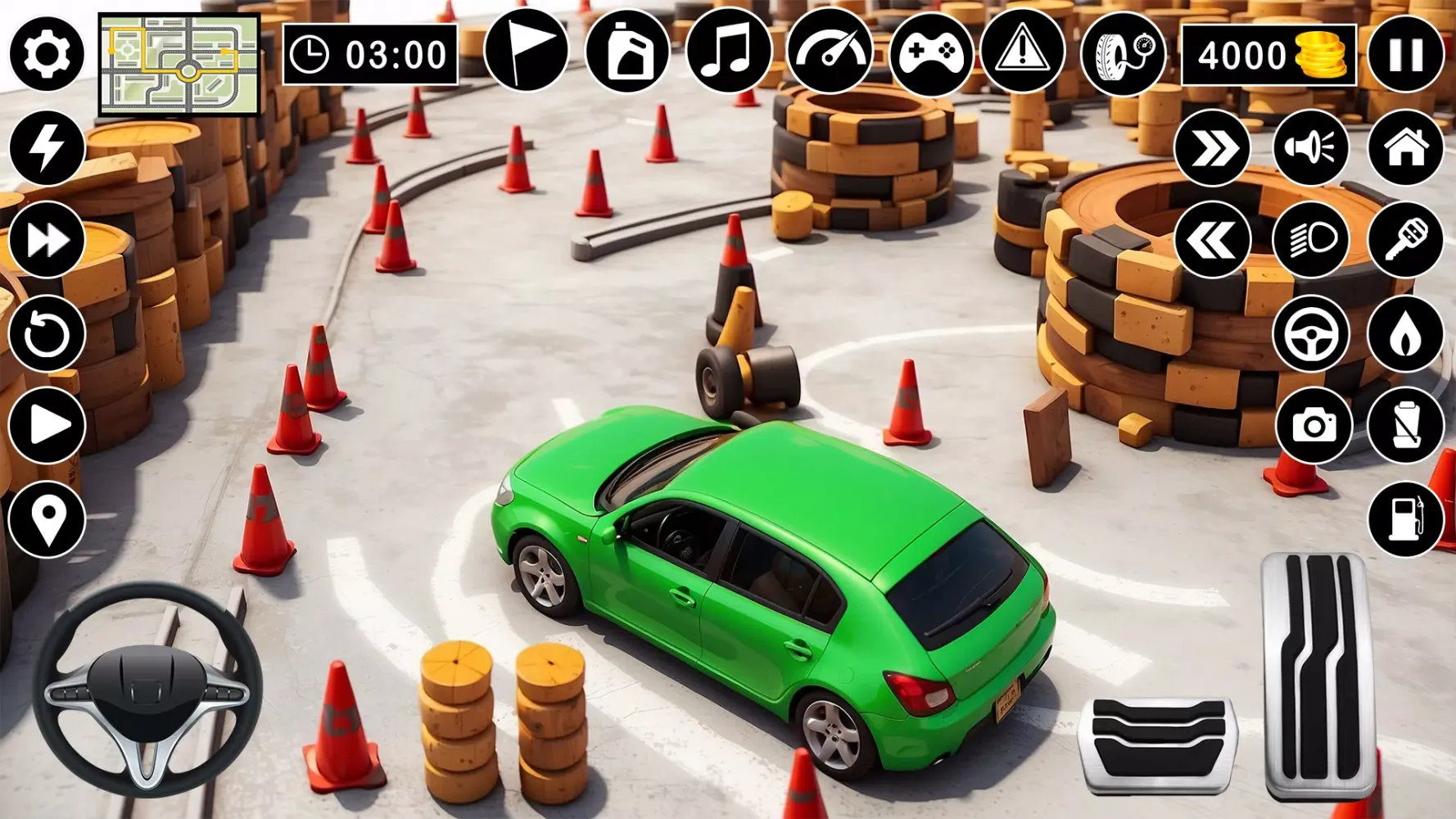Pause the game
Screen dimensions: 1456x819
click(1404, 53)
